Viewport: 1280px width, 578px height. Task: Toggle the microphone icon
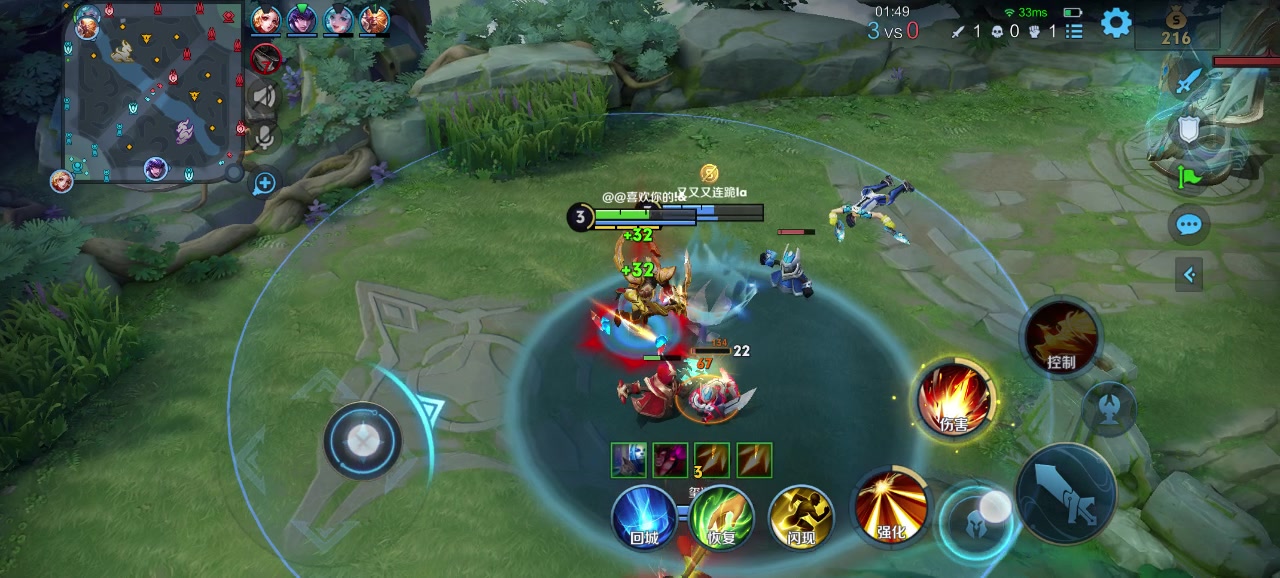tap(265, 136)
